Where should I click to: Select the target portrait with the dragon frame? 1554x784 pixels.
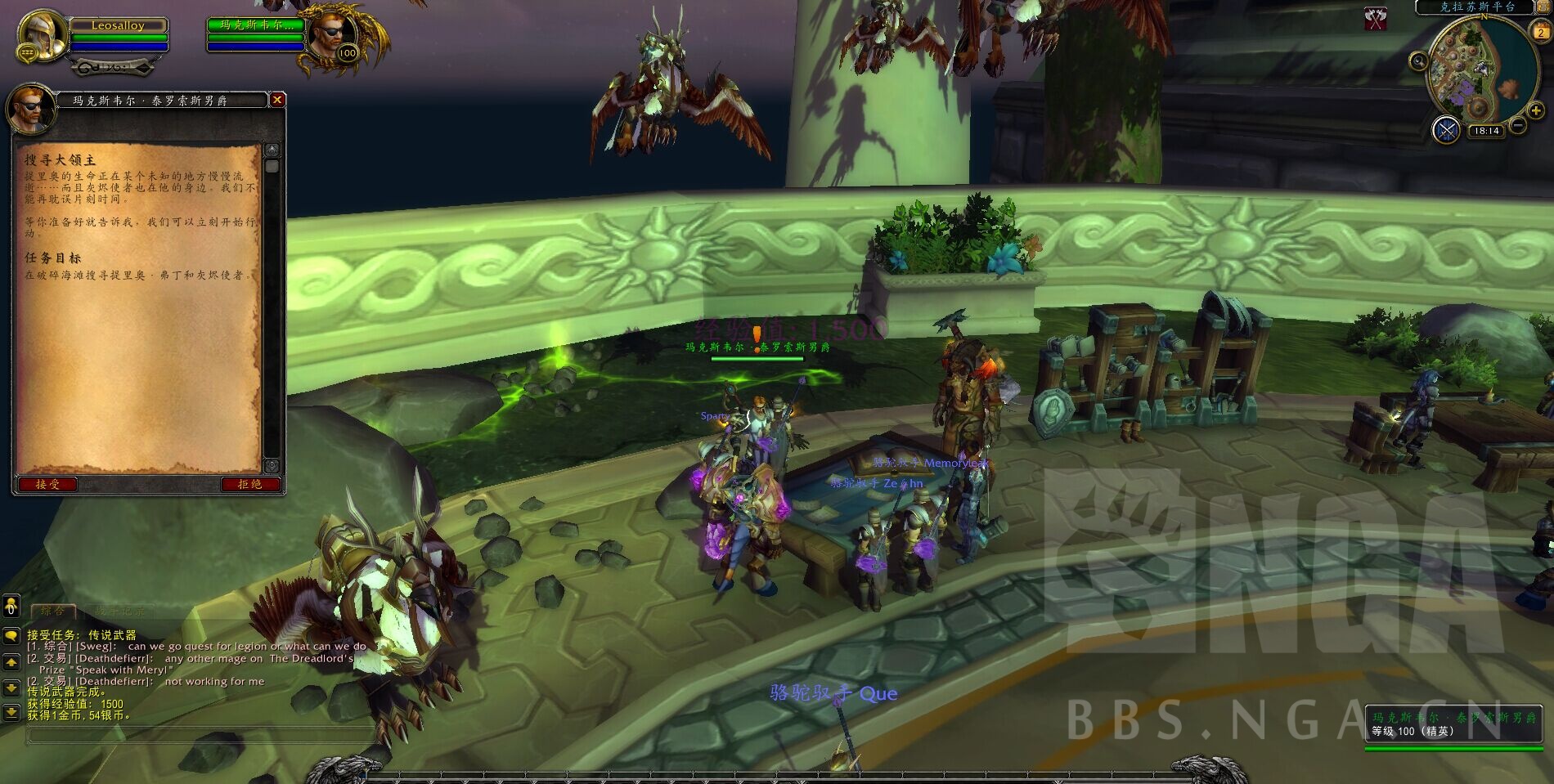point(334,35)
